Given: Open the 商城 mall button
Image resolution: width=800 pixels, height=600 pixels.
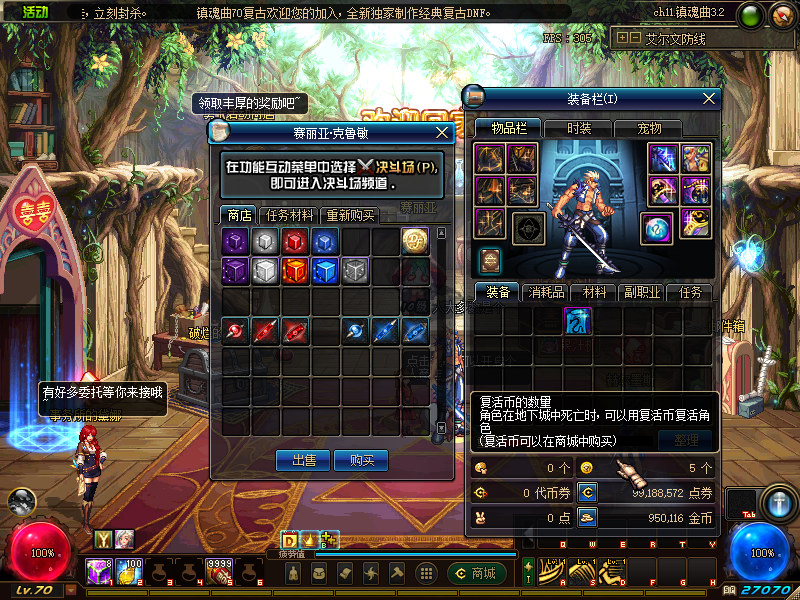Looking at the screenshot, I should [x=475, y=573].
